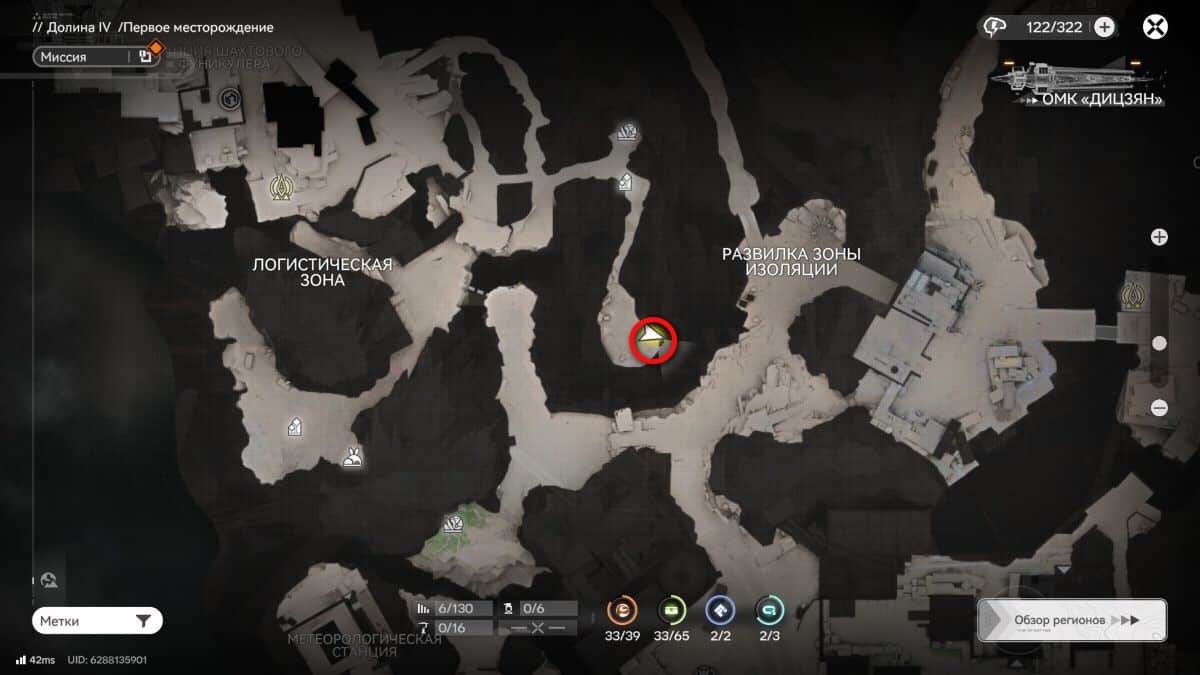This screenshot has height=675, width=1200.
Task: Open the Метки marker filter
Action: point(97,621)
